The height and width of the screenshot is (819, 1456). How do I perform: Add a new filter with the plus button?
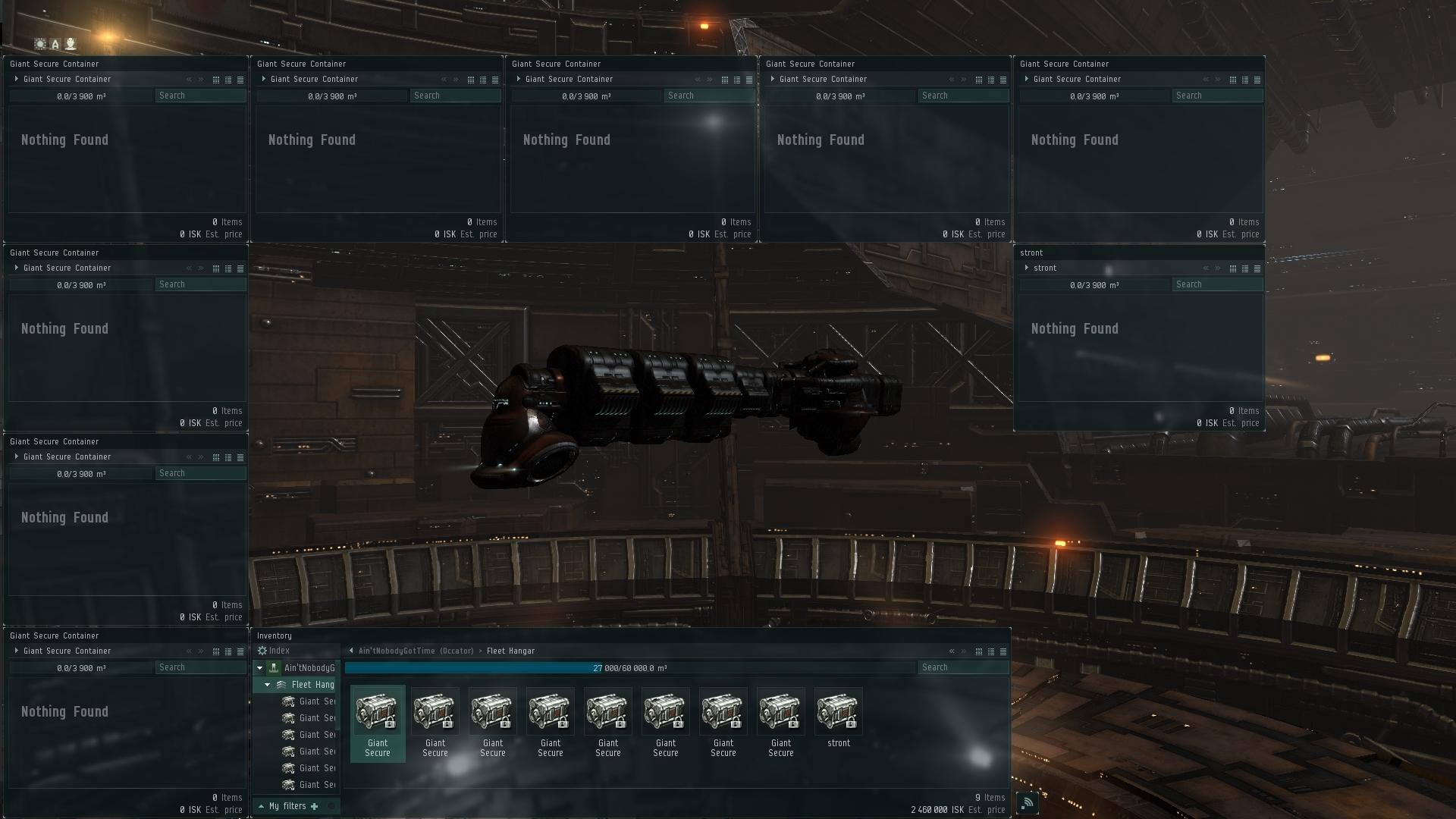click(x=315, y=805)
